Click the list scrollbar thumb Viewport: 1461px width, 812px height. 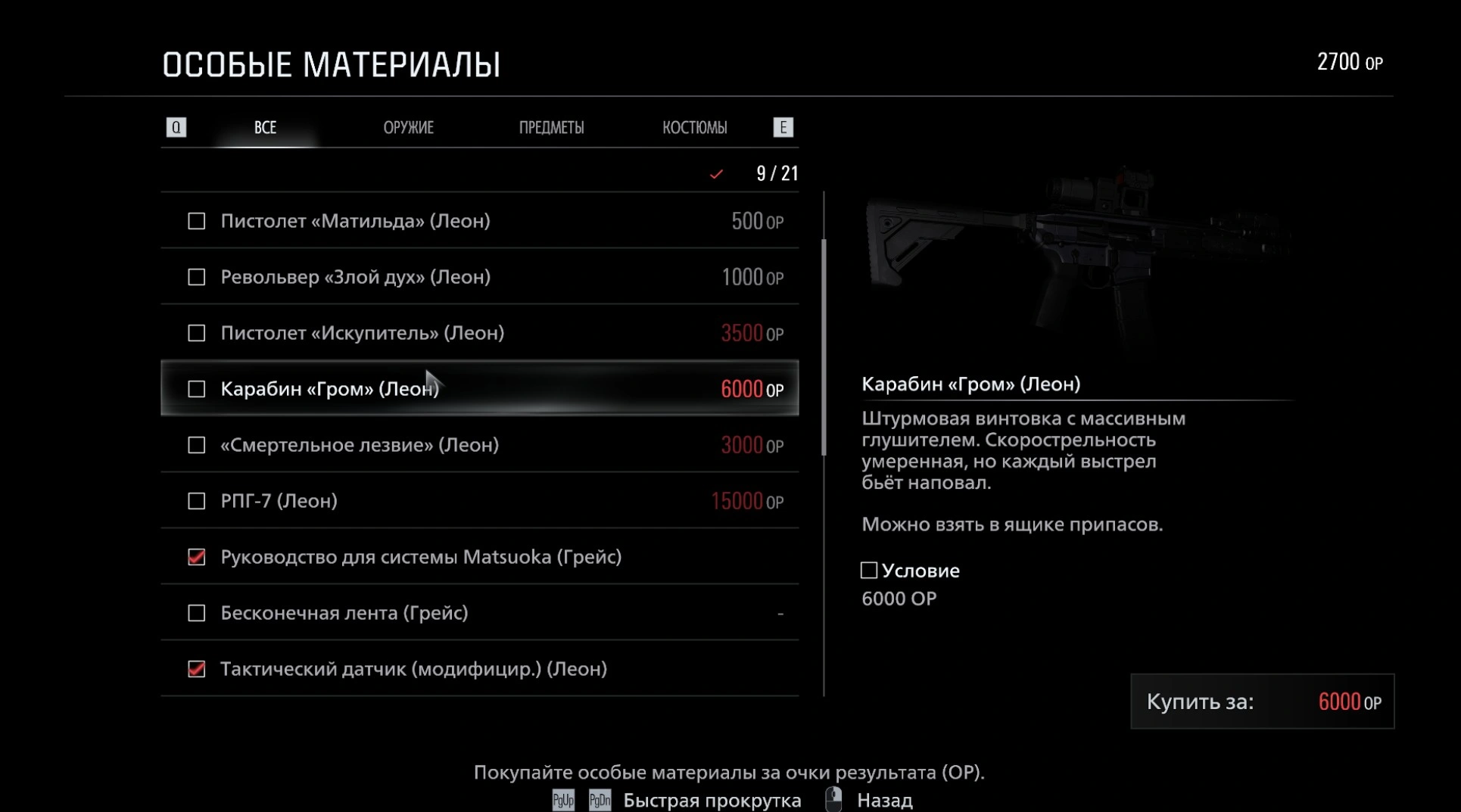(x=824, y=347)
